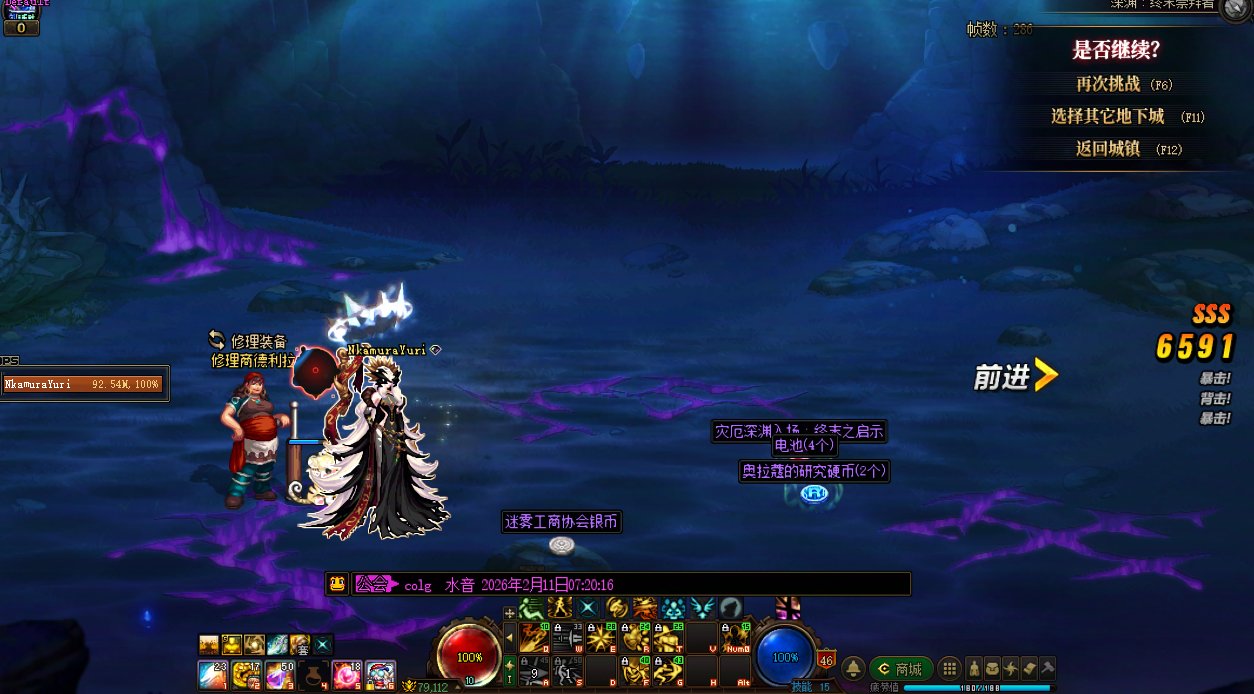Activate the skill bound to G

point(669,671)
